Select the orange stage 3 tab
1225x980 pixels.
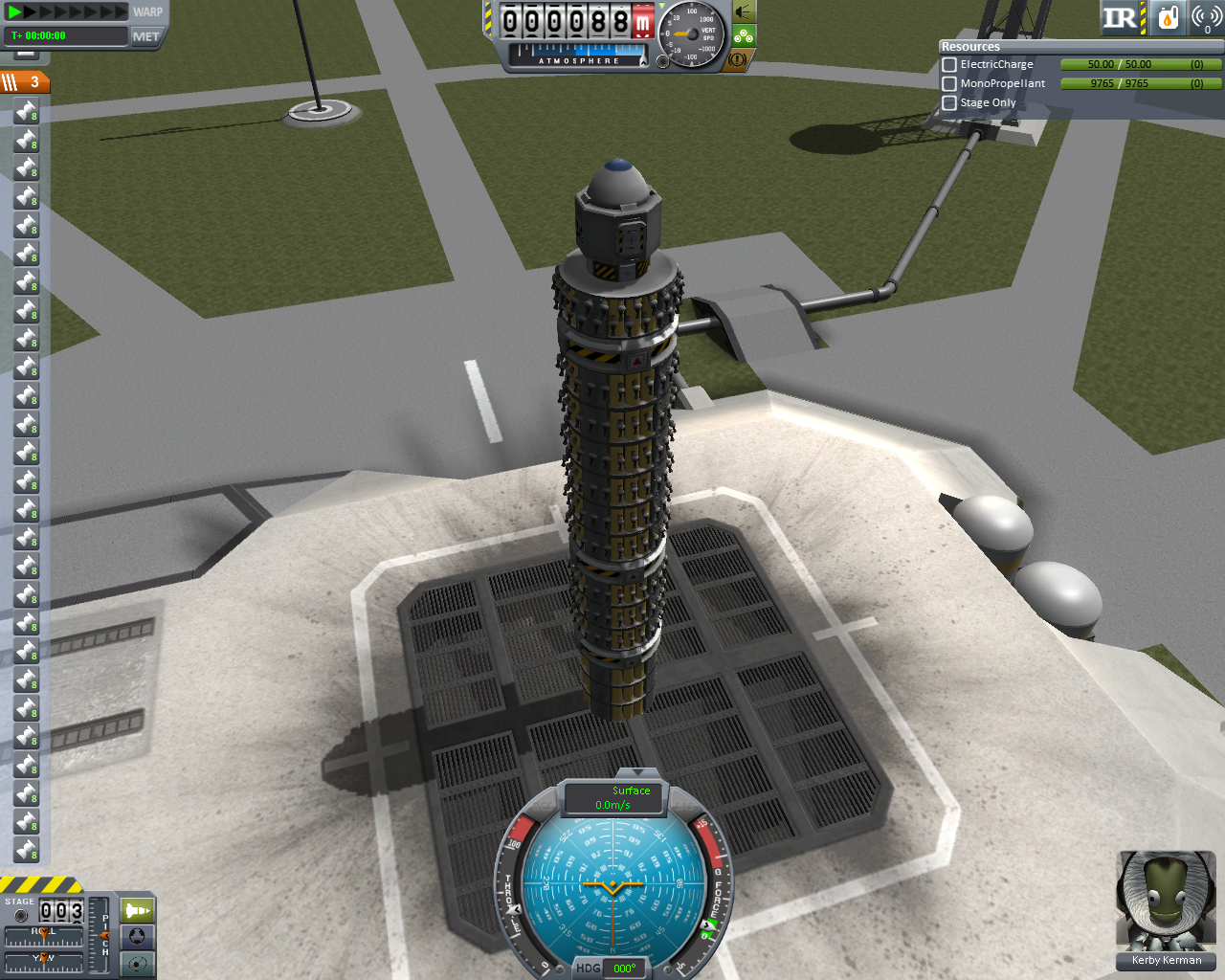pyautogui.click(x=26, y=82)
